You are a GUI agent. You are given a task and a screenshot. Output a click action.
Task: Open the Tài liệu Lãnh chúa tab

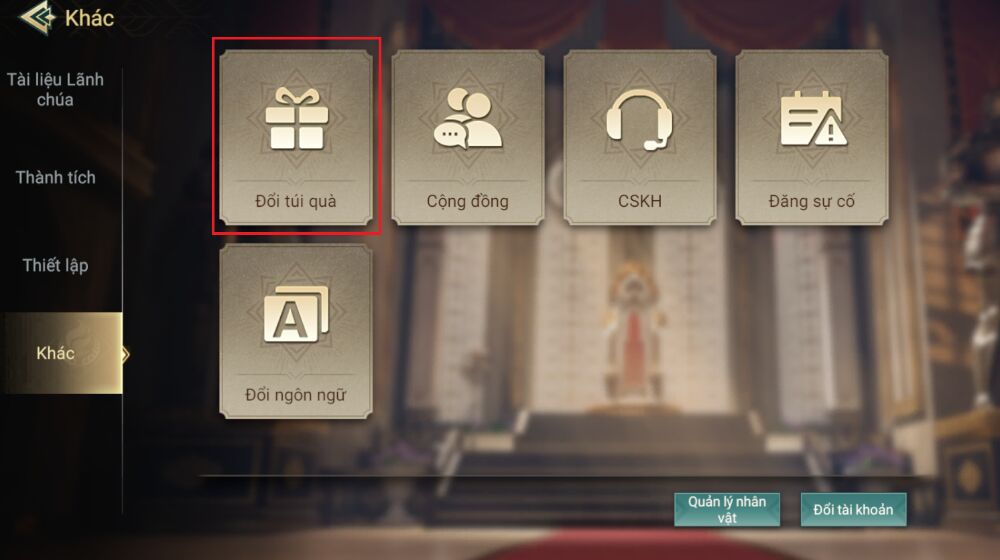[55, 90]
